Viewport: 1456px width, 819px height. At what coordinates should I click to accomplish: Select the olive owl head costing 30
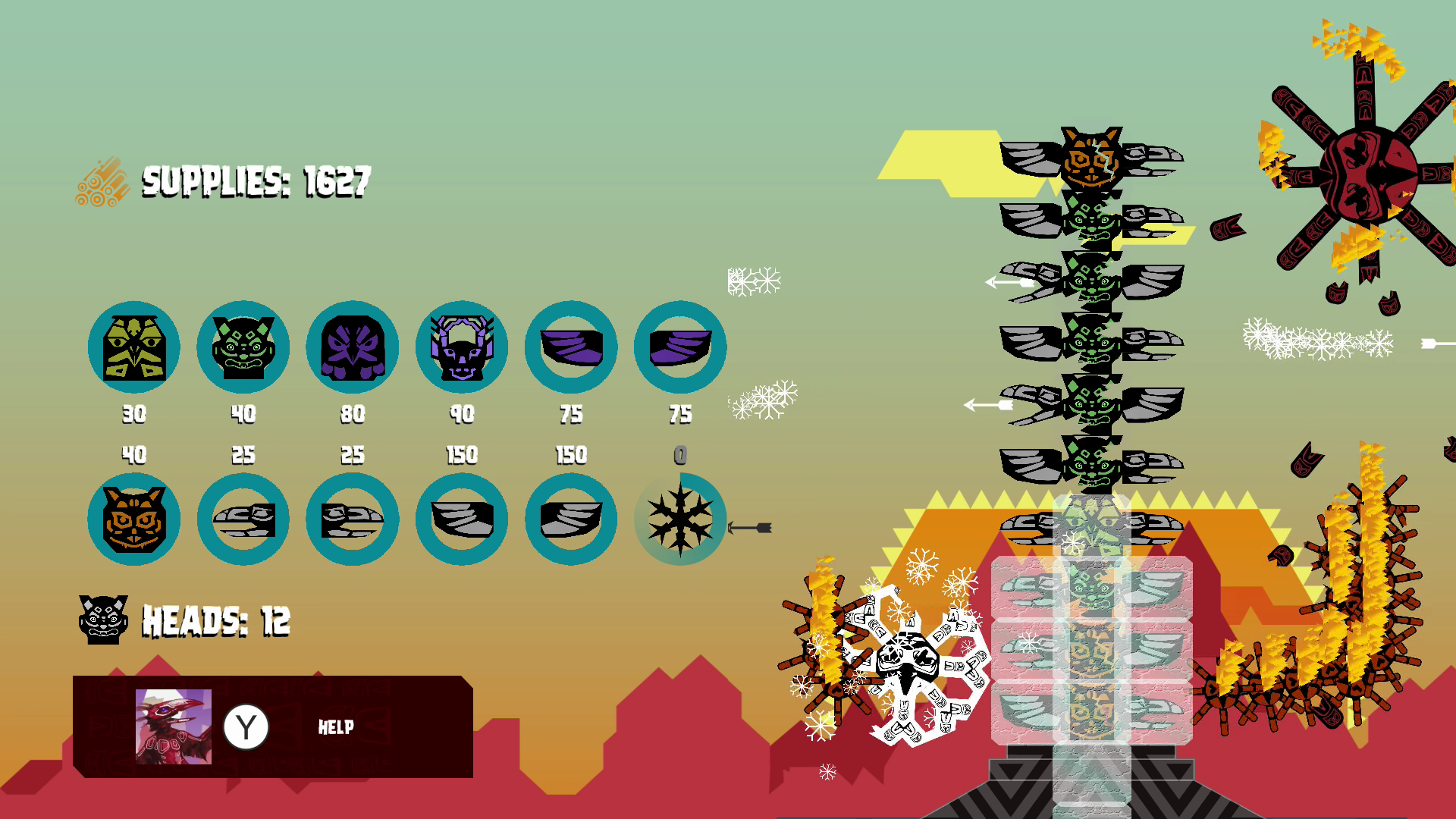[x=134, y=347]
